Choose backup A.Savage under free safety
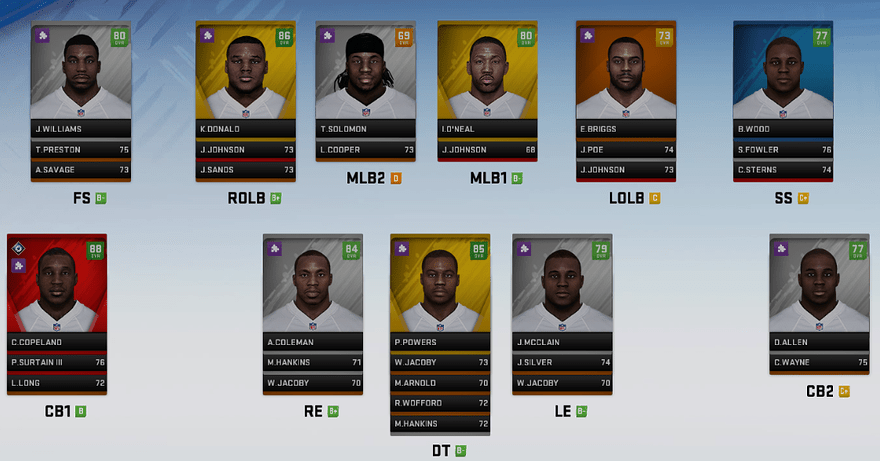Screen dimensions: 880x461 tap(81, 170)
